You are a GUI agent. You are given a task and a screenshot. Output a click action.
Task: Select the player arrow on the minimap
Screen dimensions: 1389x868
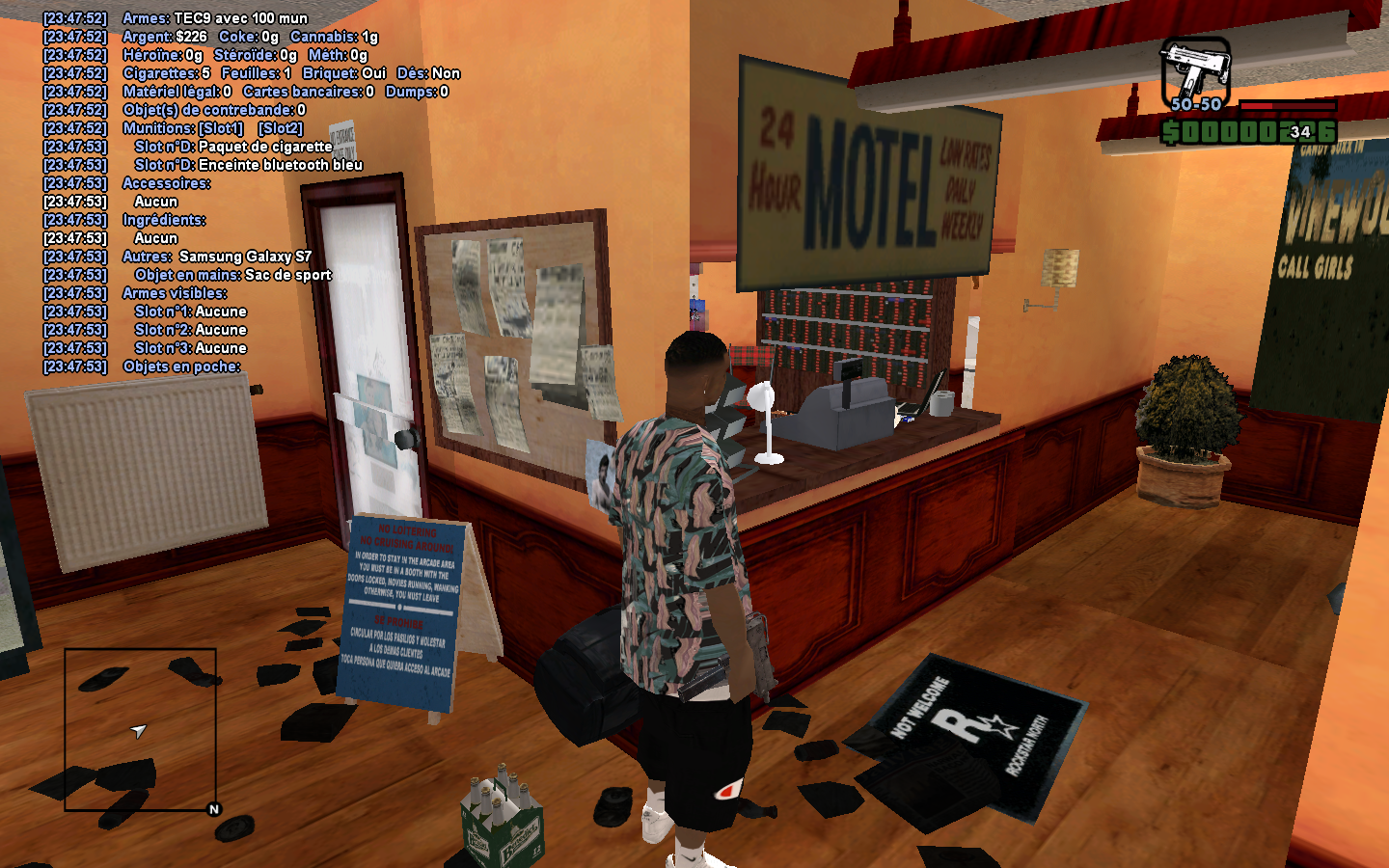[139, 731]
